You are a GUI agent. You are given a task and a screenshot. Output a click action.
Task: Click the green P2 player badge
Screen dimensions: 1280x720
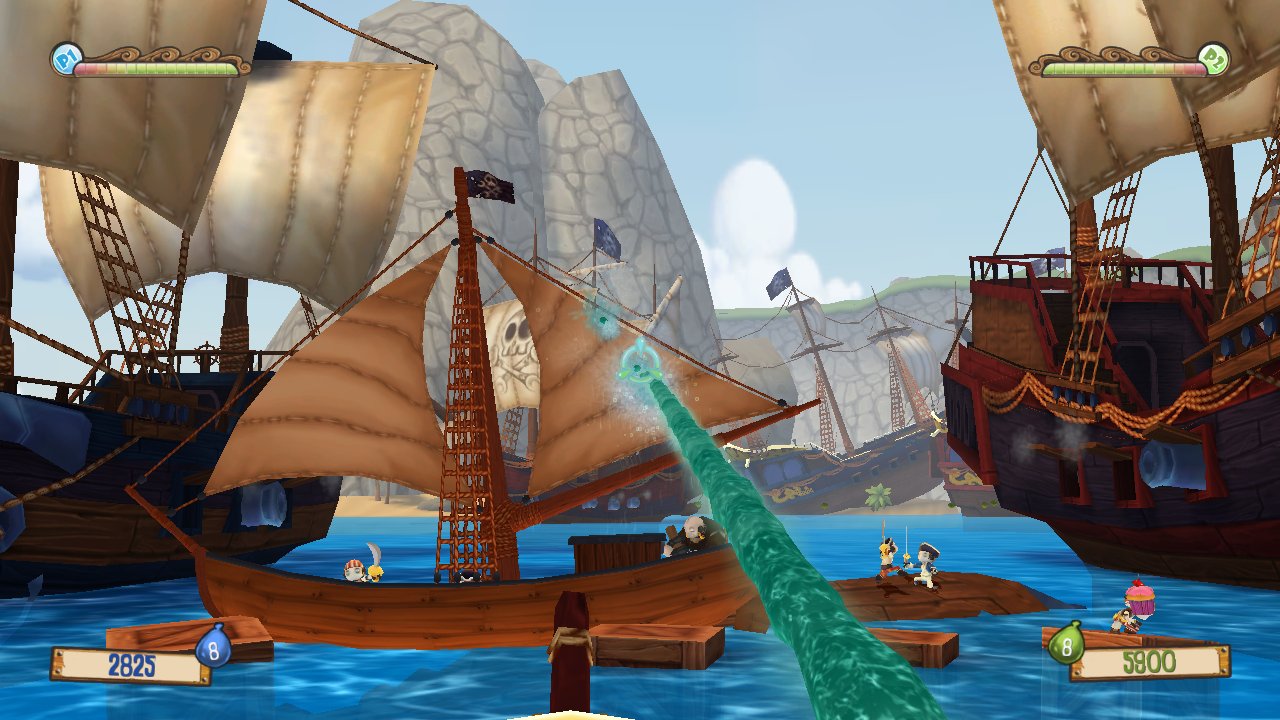click(1213, 59)
